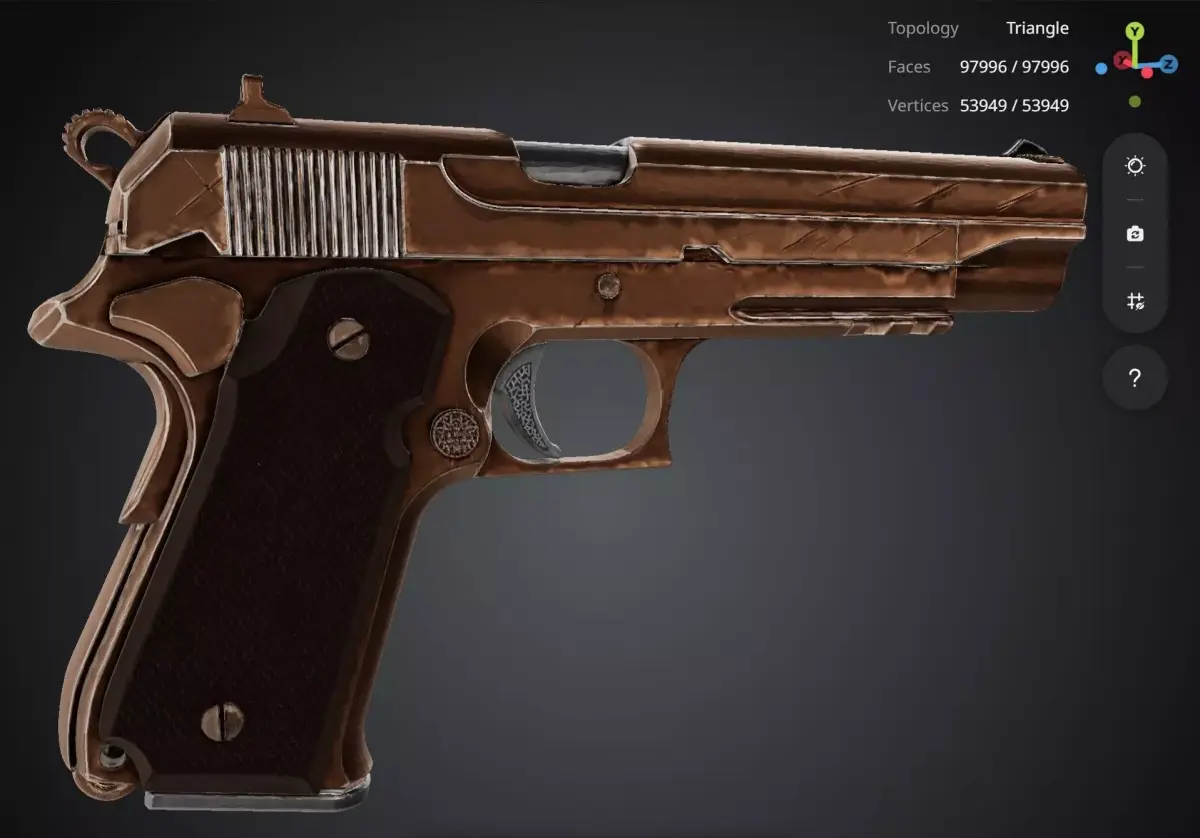Select the blue Z axis handle
The height and width of the screenshot is (838, 1200).
[1169, 62]
